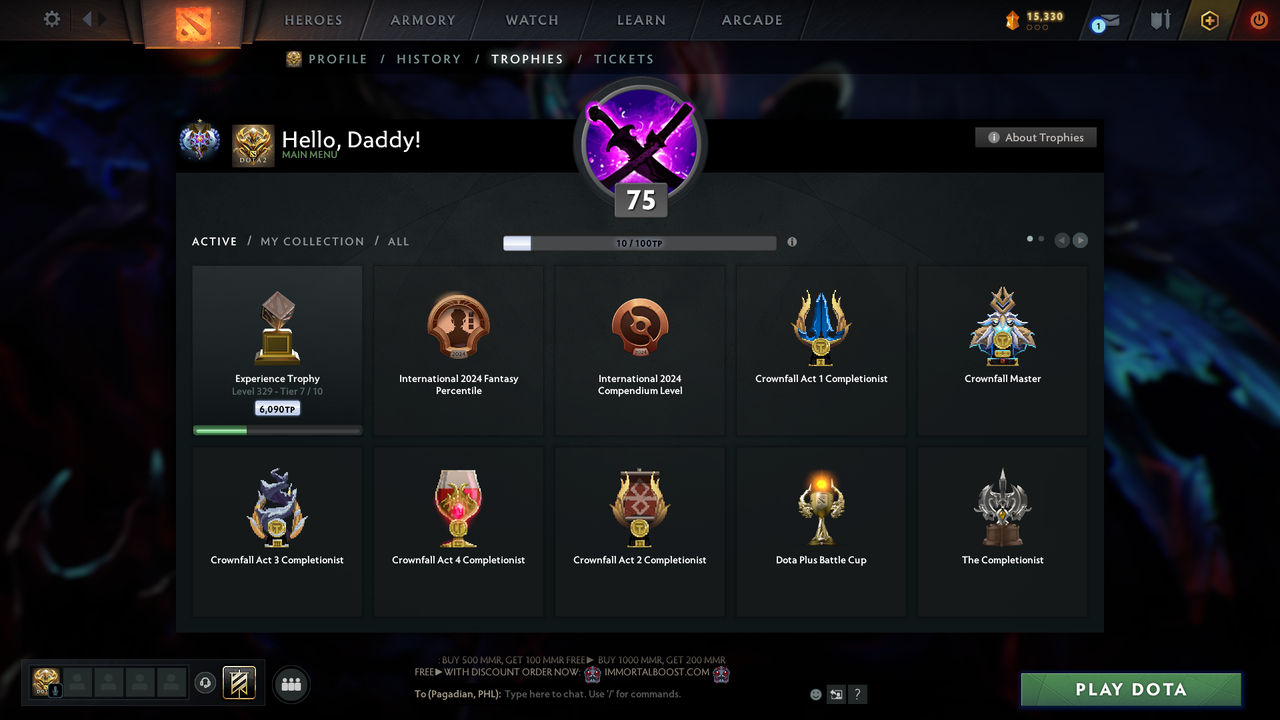The height and width of the screenshot is (720, 1280).
Task: Switch to the TROPHIES tab
Action: tap(527, 59)
